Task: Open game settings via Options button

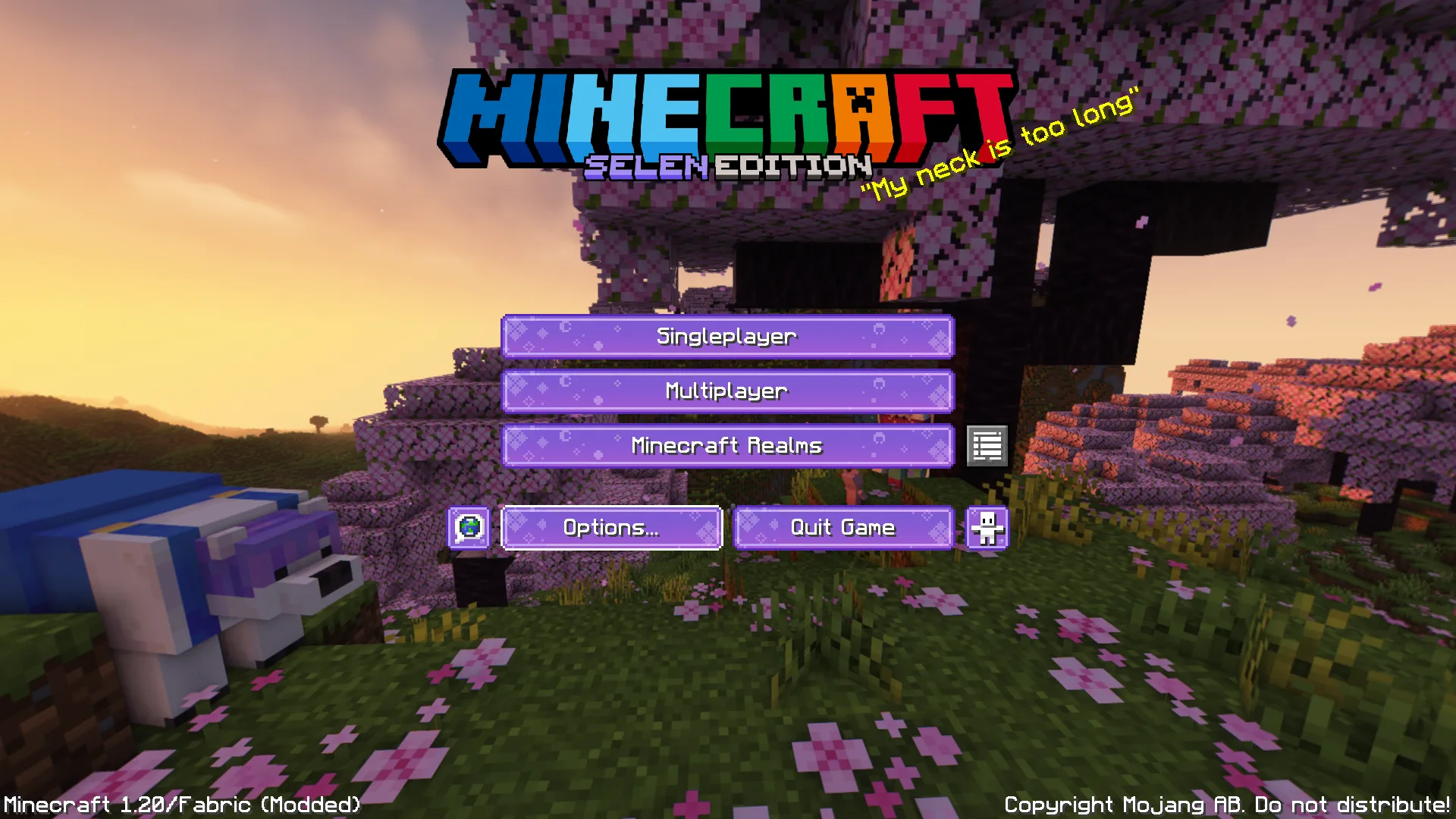Action: pos(611,527)
